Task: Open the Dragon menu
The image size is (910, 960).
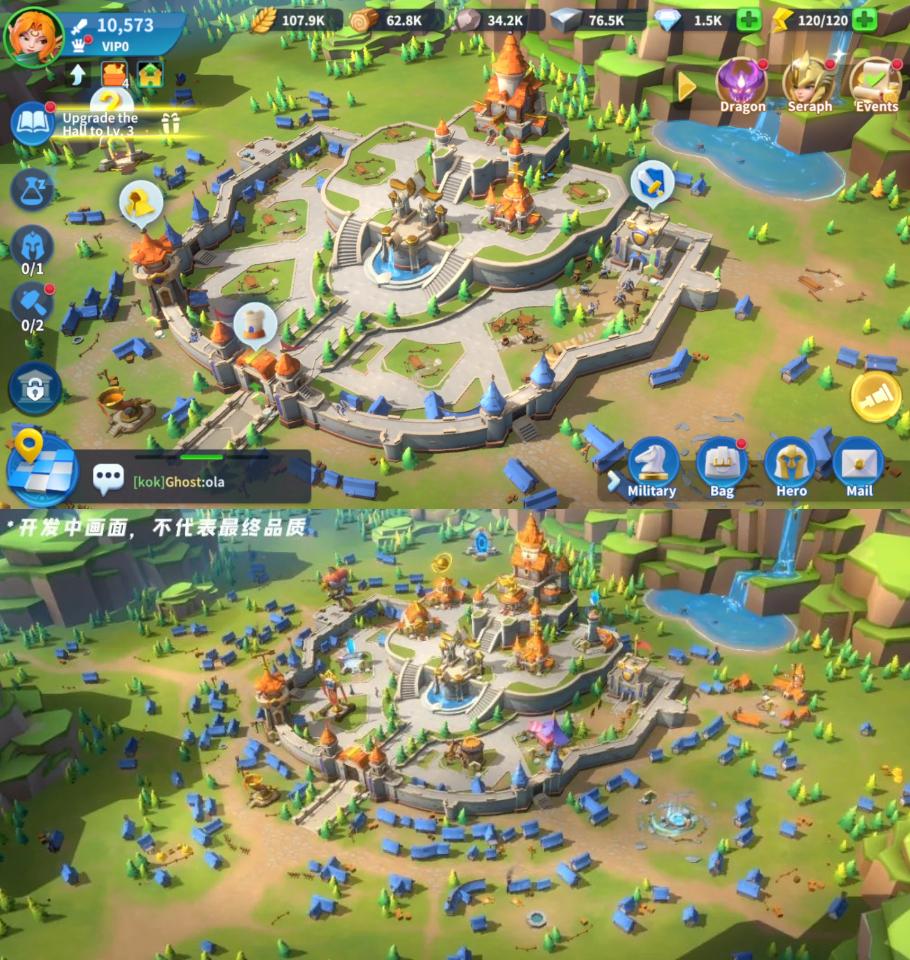Action: point(742,84)
